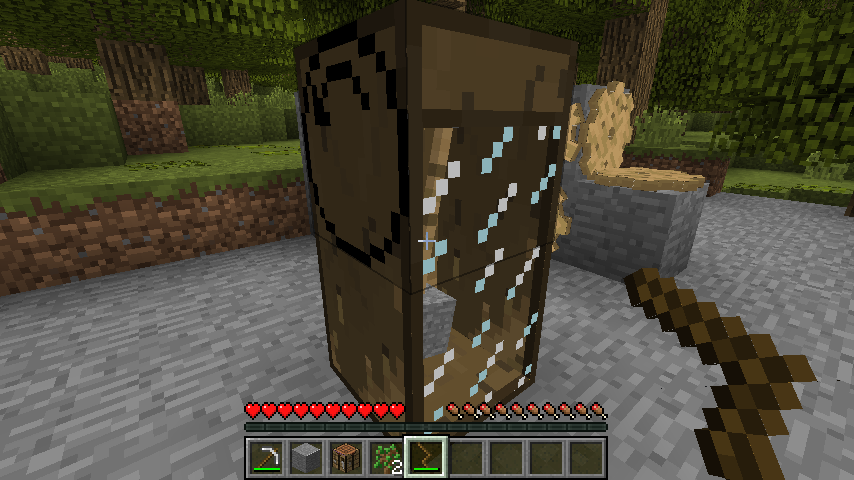Select the oak sapling stack slot

(385, 457)
